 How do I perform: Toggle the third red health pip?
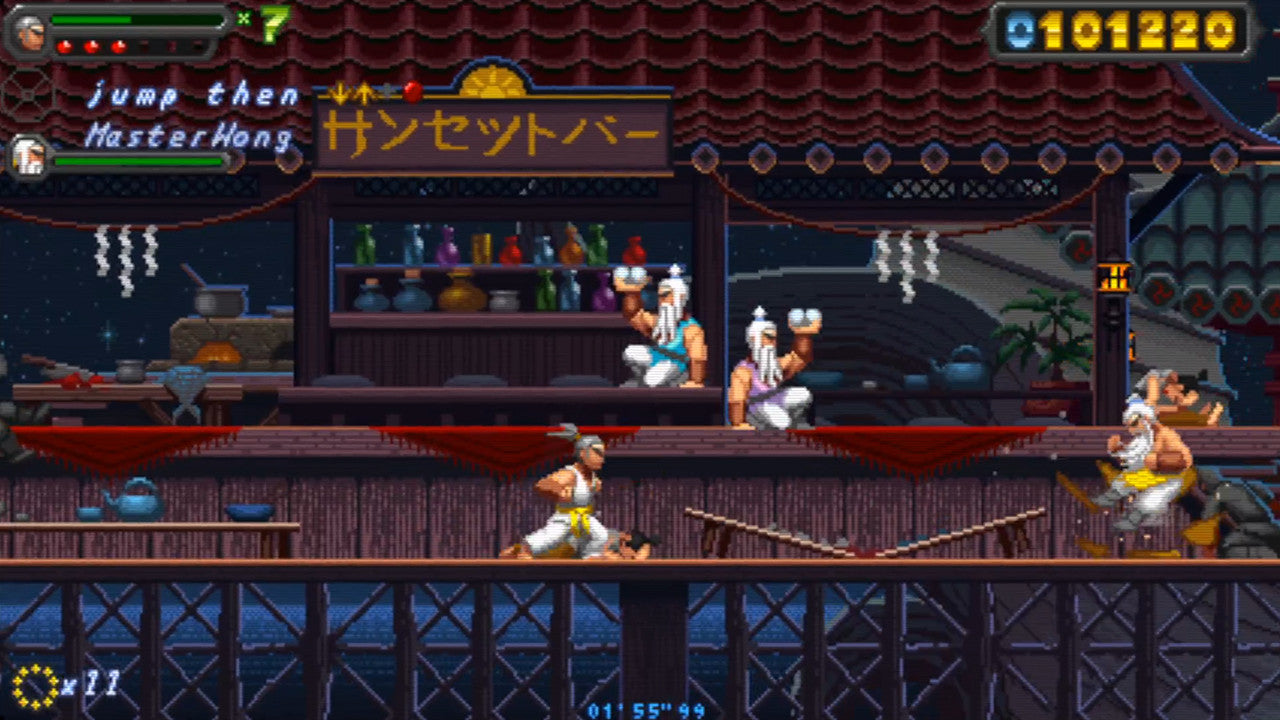point(118,46)
